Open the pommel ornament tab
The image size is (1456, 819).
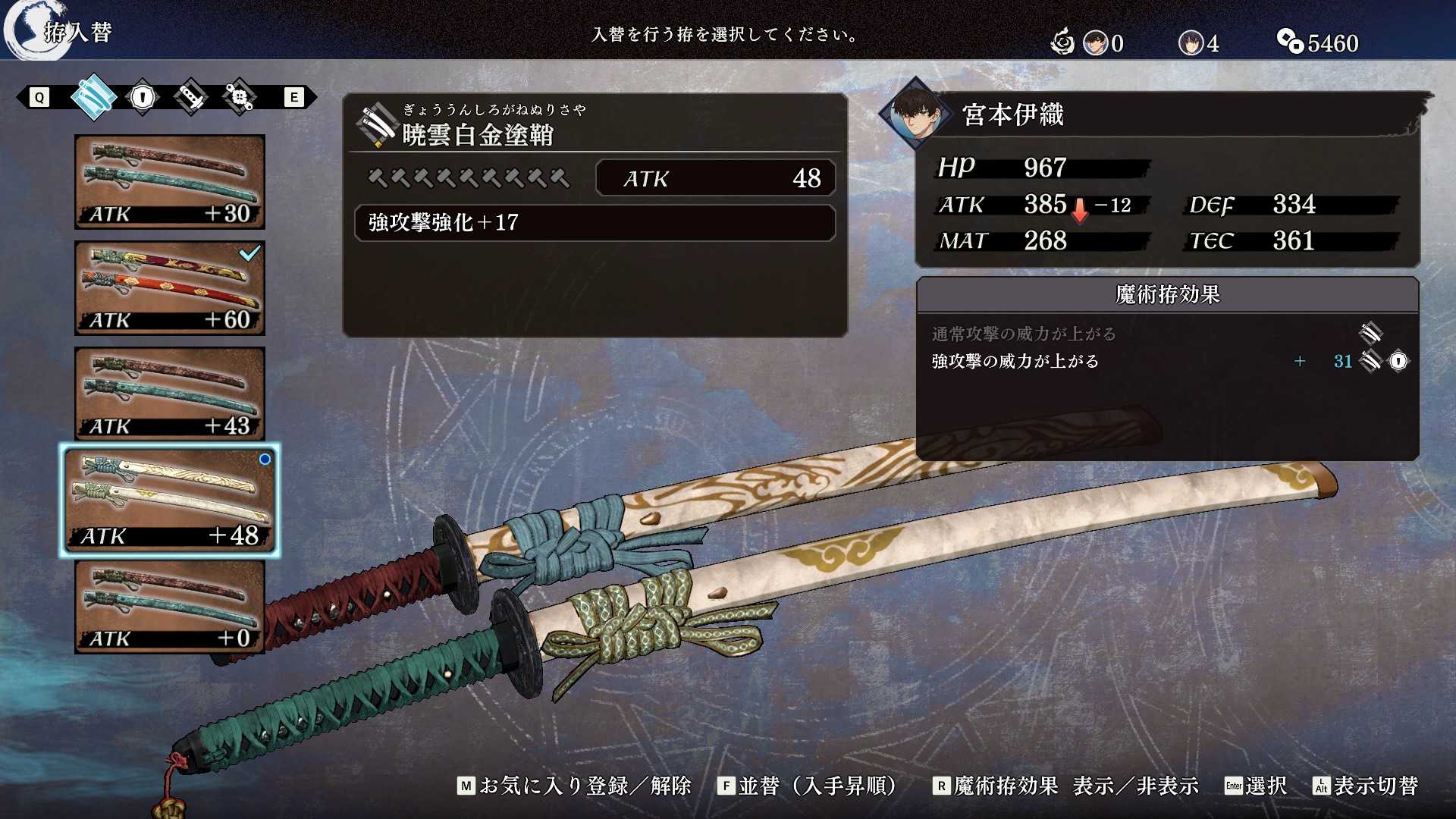coord(239,97)
